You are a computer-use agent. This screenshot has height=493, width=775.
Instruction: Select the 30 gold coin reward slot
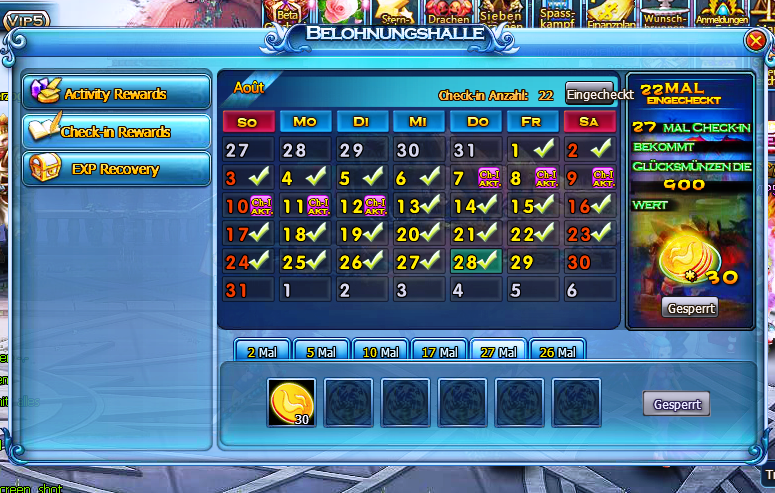[291, 403]
